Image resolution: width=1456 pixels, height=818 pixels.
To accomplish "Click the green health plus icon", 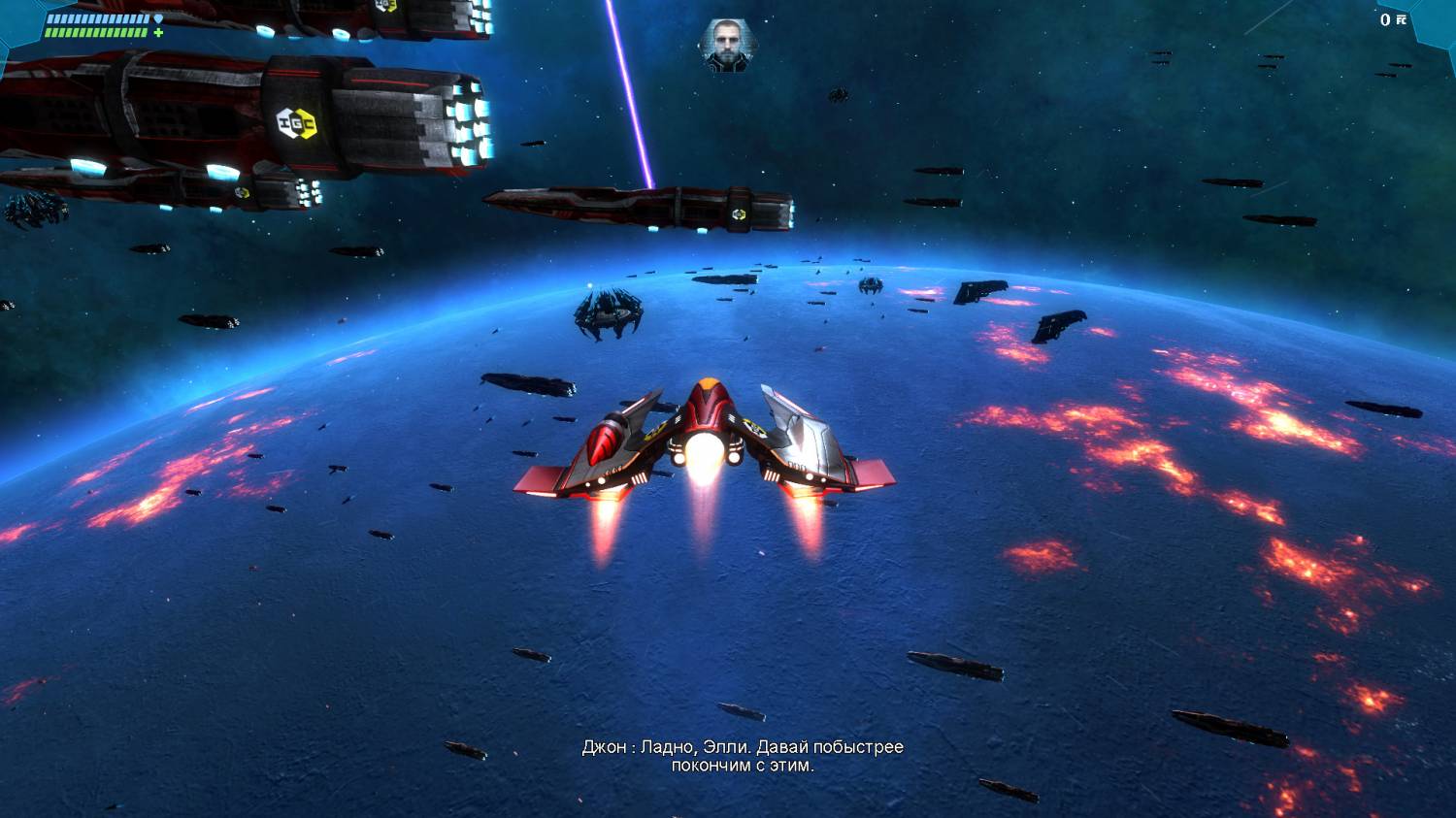I will pos(159,32).
